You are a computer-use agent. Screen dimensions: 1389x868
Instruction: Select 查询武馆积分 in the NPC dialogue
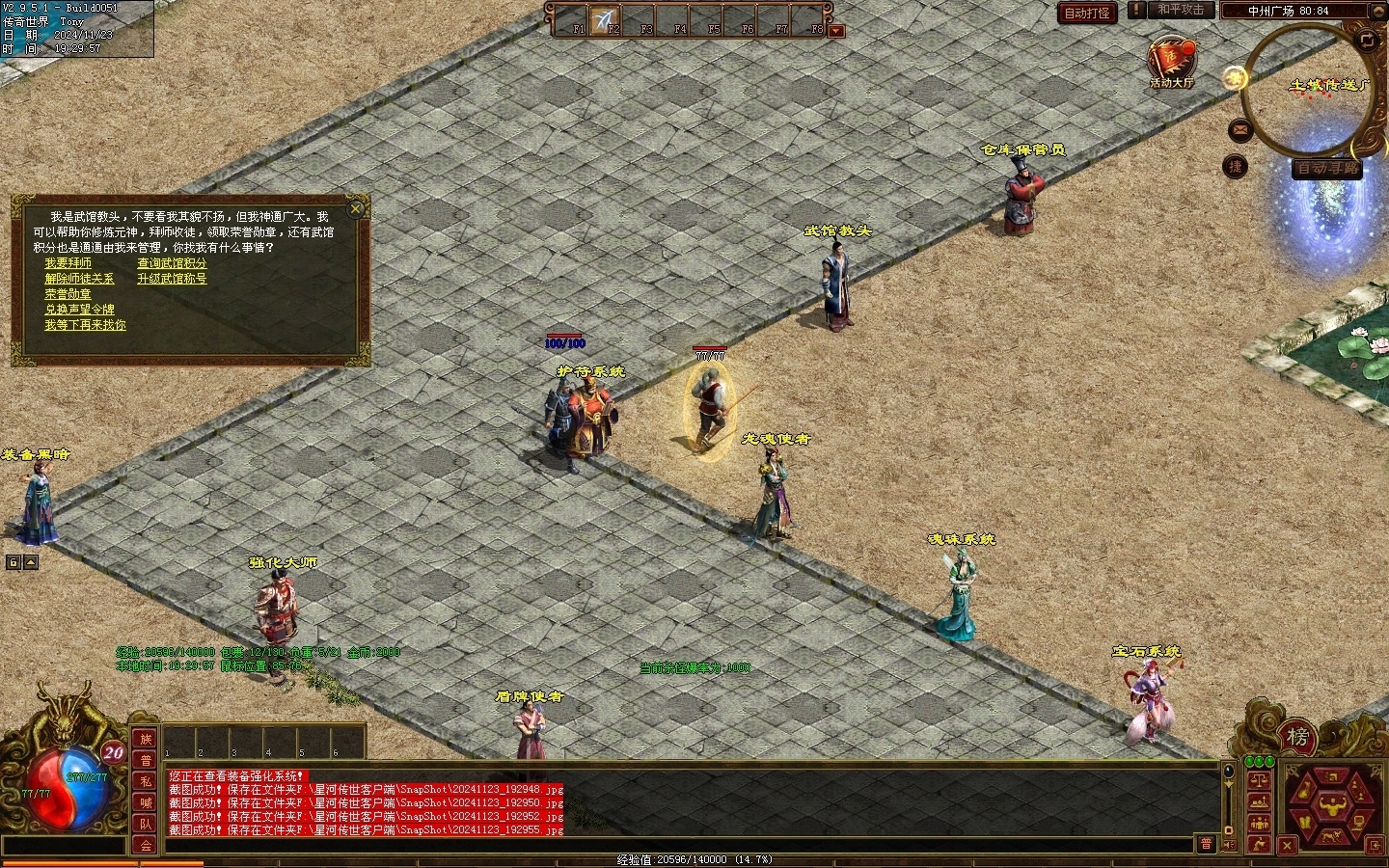point(172,263)
